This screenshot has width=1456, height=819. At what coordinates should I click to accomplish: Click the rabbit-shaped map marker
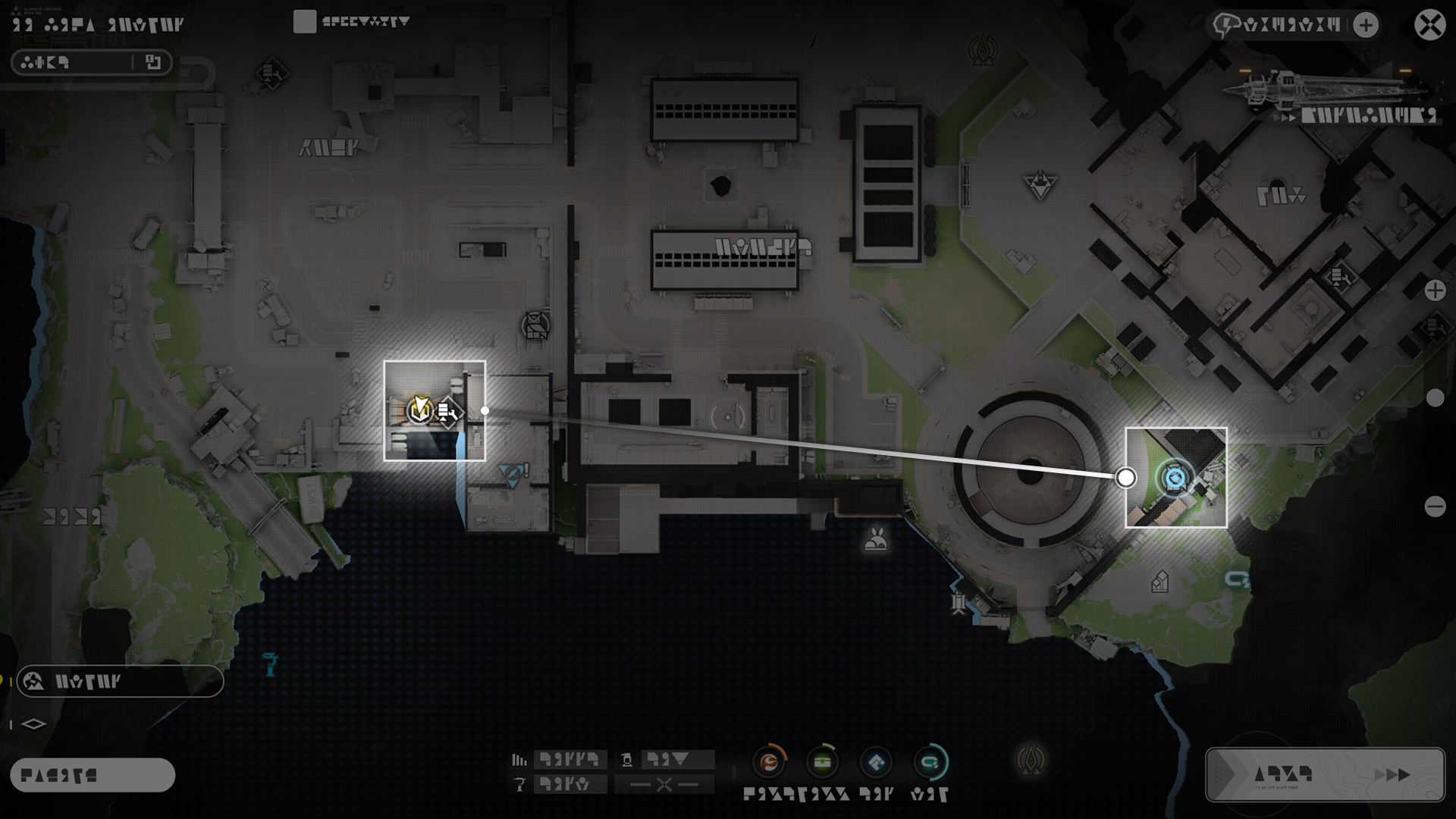coord(876,539)
